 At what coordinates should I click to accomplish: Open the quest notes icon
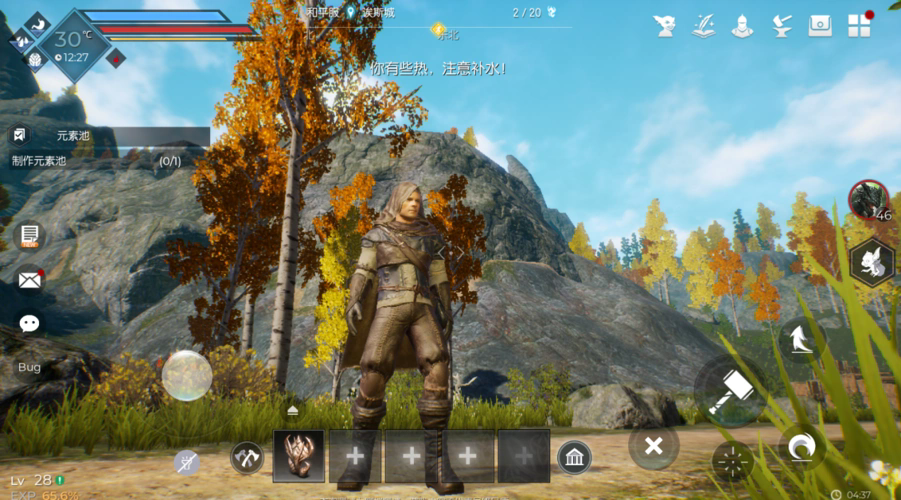pyautogui.click(x=30, y=236)
